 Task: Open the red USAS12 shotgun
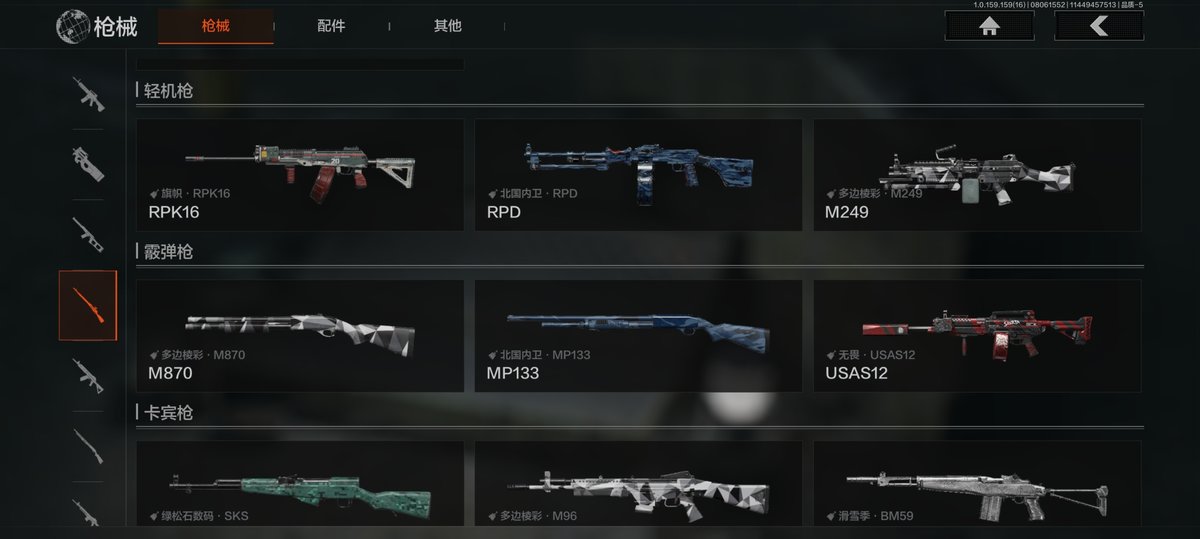976,335
